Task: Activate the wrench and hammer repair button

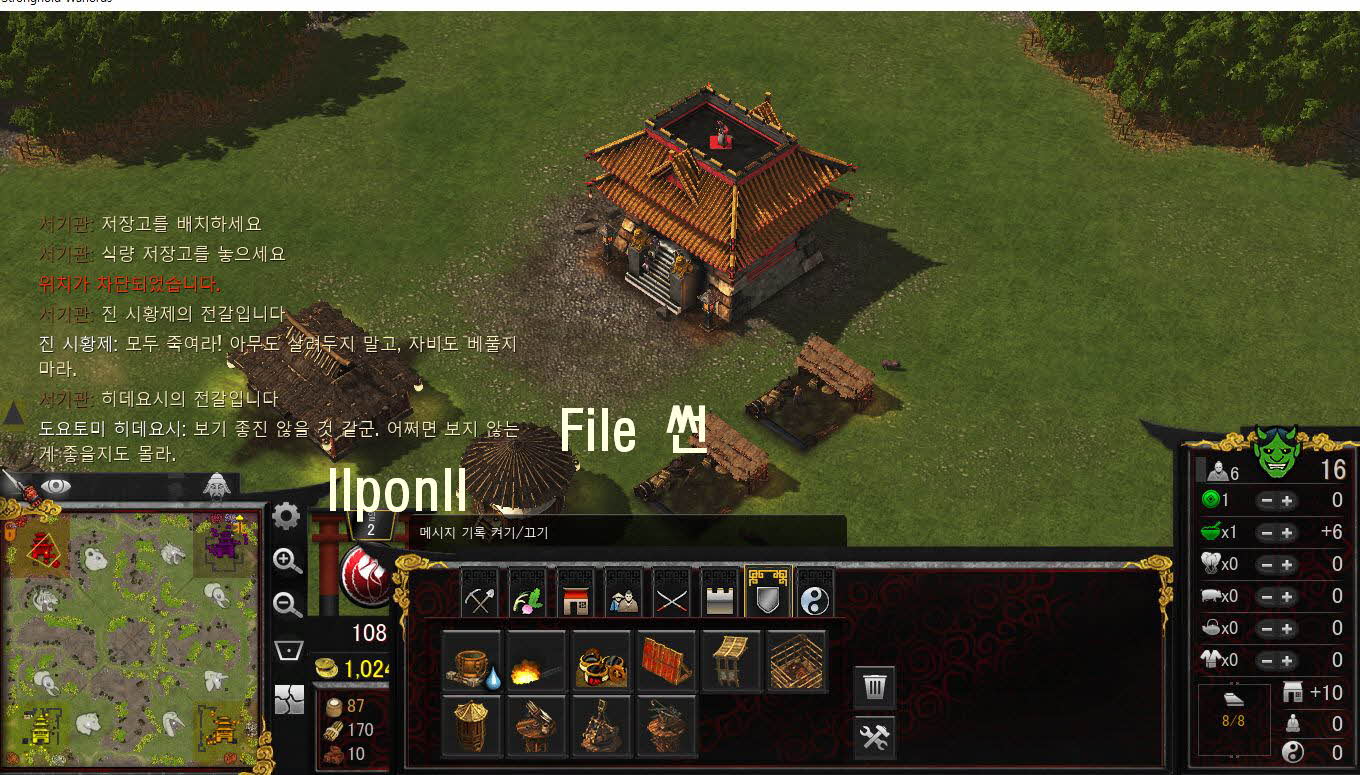Action: (874, 737)
